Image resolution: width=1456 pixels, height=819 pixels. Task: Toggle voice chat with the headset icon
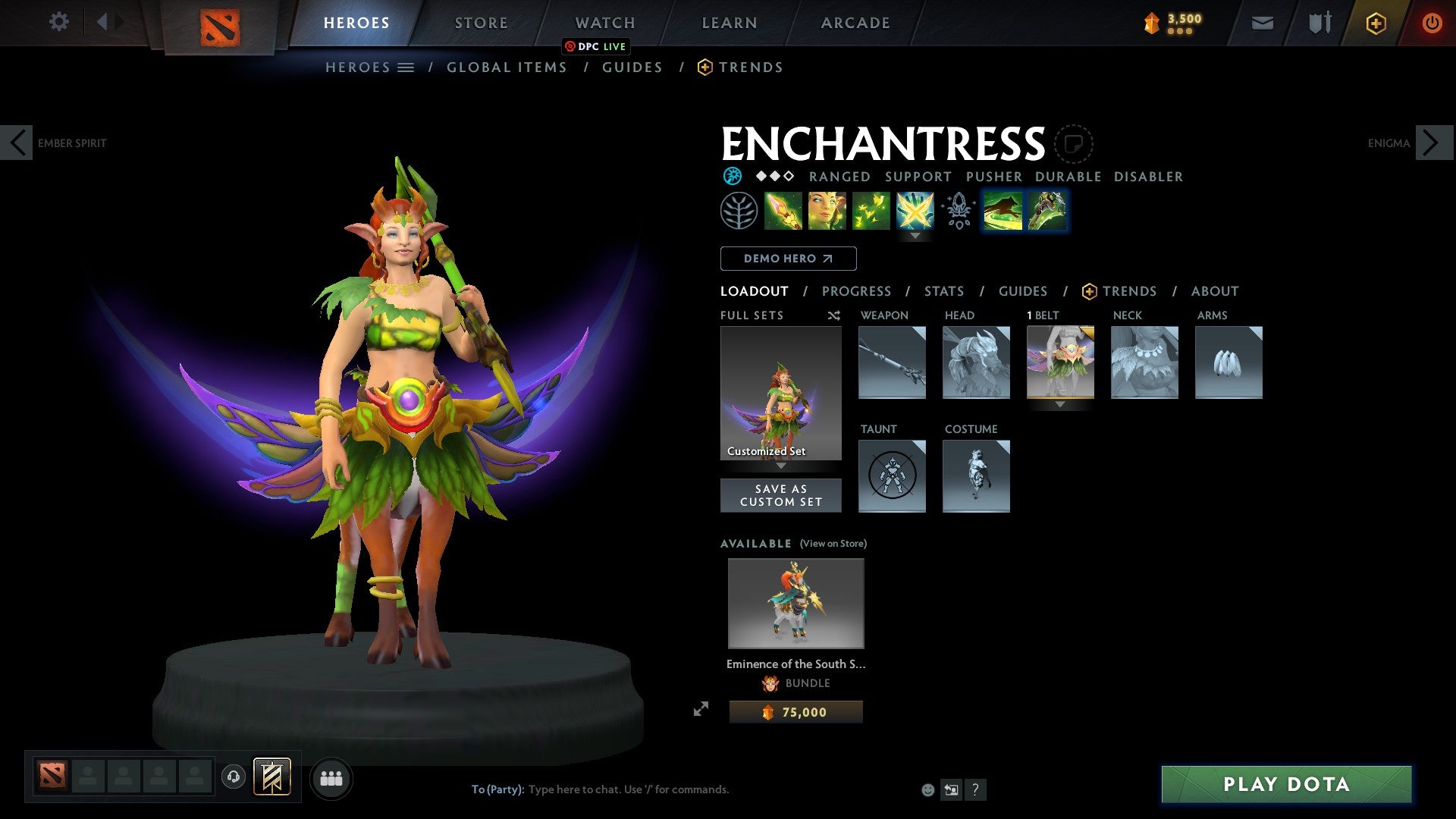pos(234,777)
